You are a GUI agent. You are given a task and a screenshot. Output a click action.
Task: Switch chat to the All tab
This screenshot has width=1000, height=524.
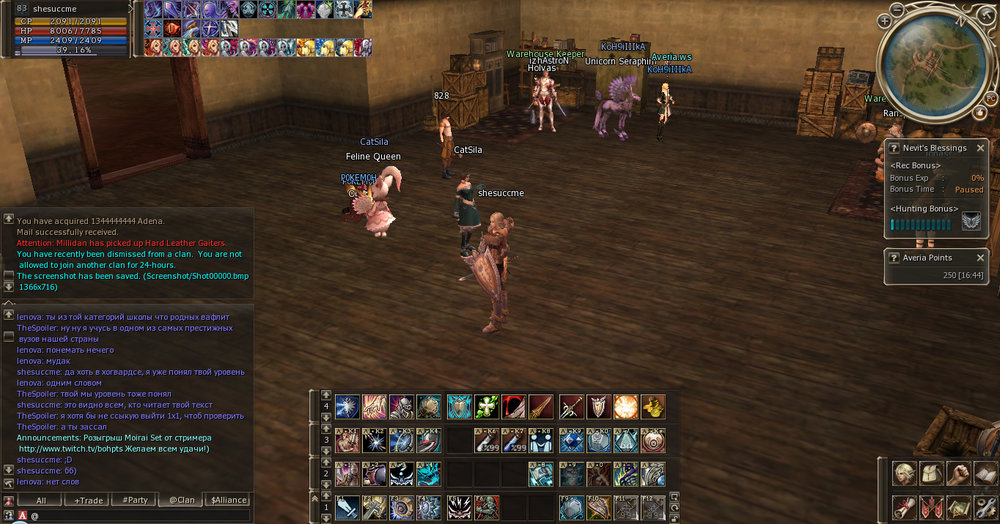point(41,500)
